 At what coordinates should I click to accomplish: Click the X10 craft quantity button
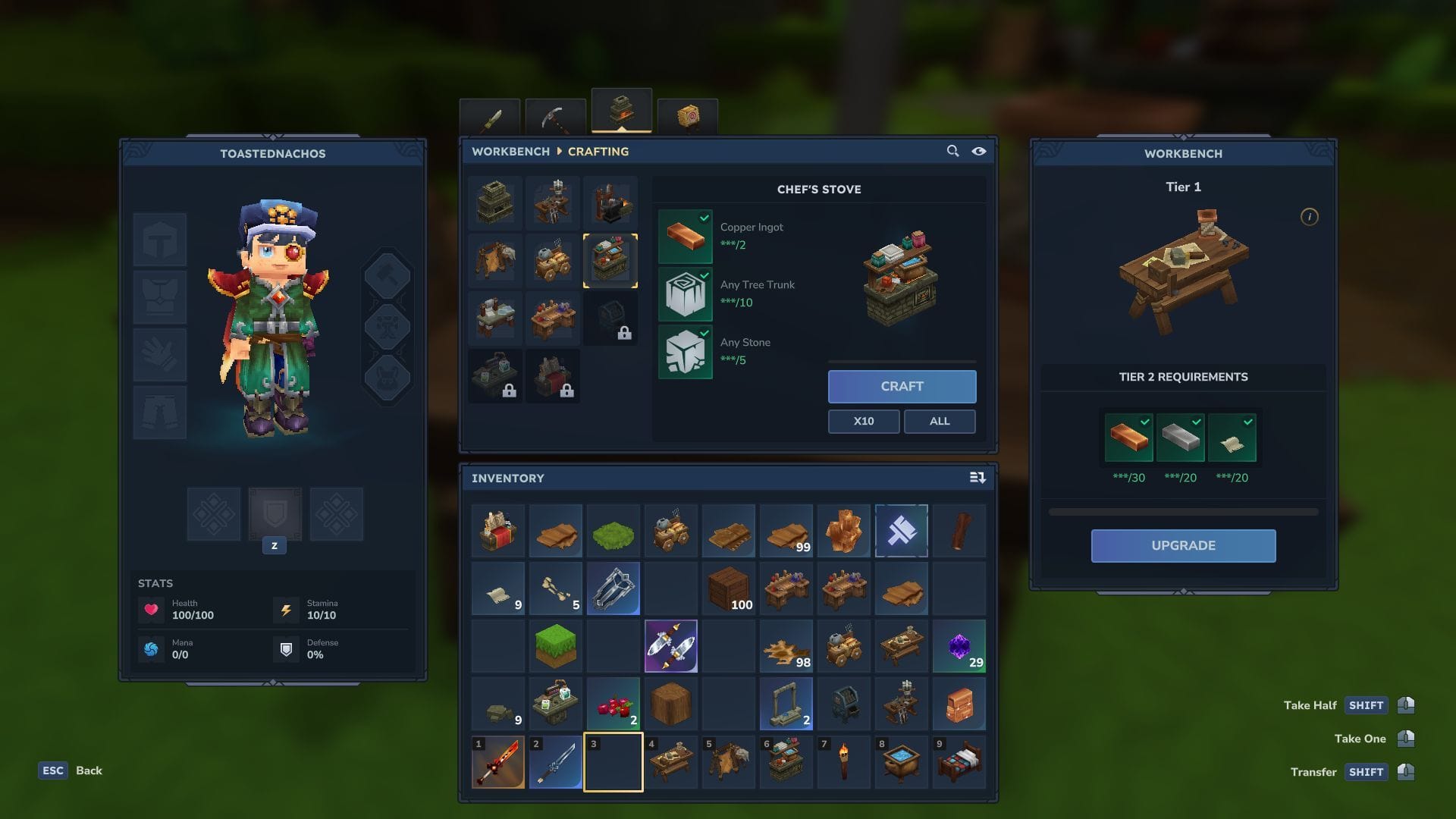tap(863, 421)
